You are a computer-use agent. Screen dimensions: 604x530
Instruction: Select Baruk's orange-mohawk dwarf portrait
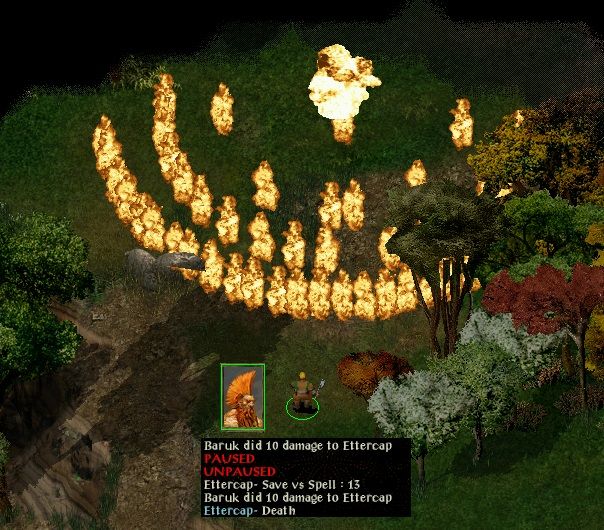(x=243, y=396)
